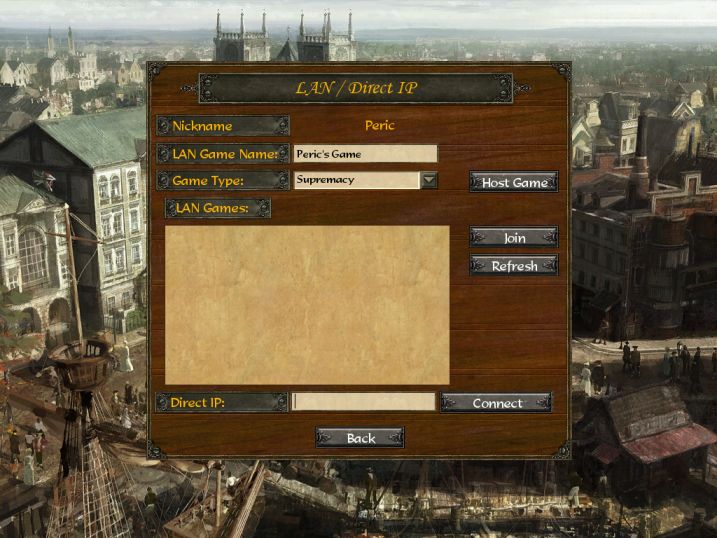
Task: Select the LAN Game Name text field
Action: point(365,154)
